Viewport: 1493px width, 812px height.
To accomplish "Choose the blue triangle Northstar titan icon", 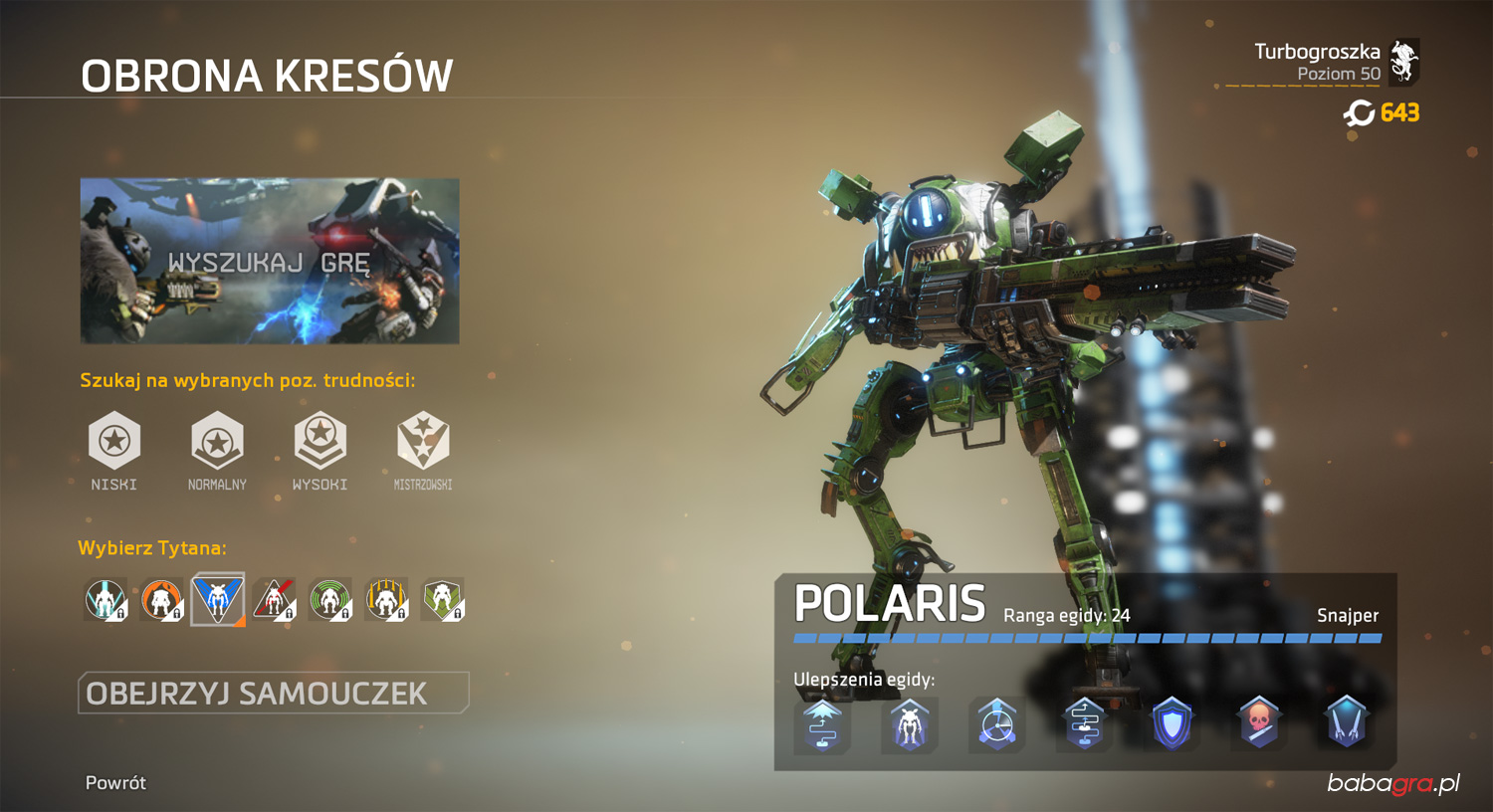I will 218,599.
